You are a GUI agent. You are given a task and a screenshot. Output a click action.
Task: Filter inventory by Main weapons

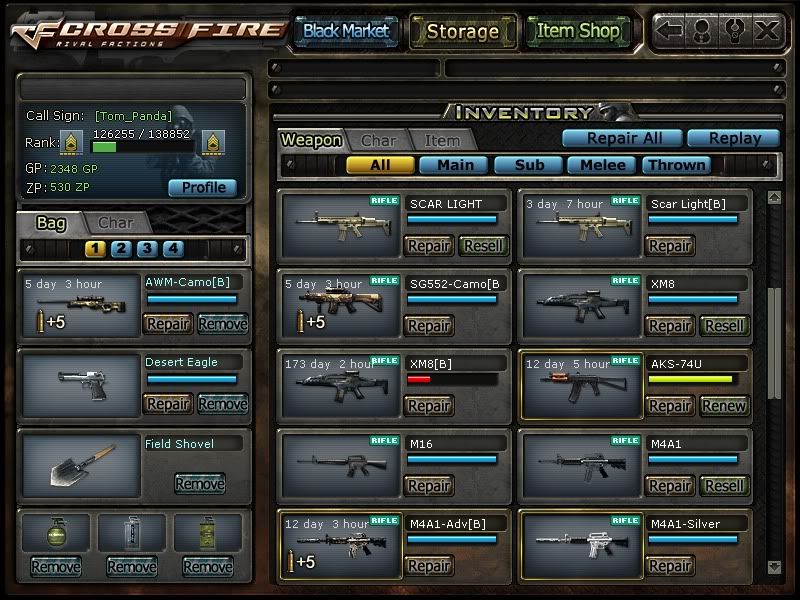453,165
